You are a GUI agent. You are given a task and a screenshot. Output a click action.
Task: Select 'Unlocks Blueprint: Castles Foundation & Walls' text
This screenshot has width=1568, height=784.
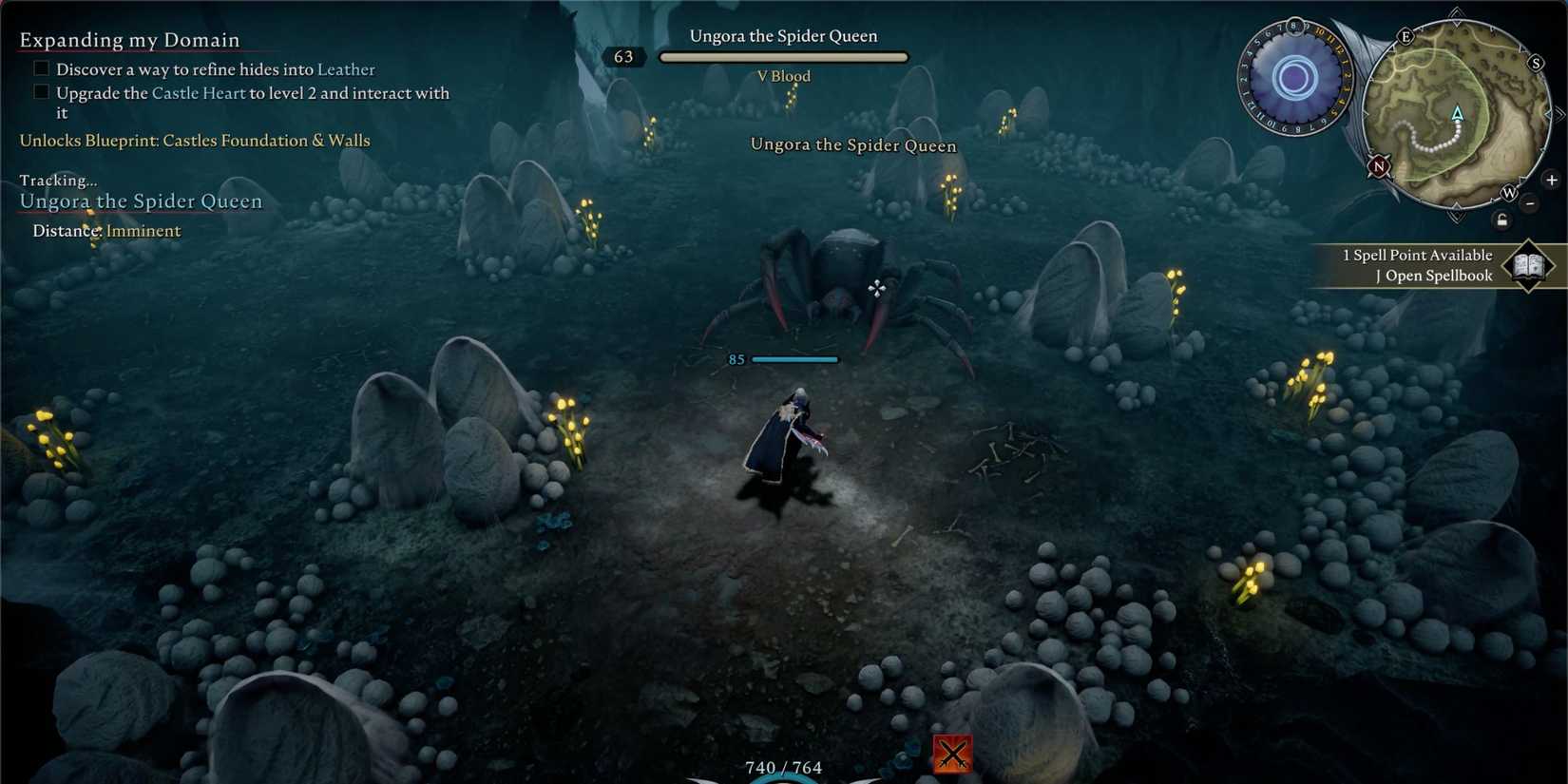tap(194, 140)
